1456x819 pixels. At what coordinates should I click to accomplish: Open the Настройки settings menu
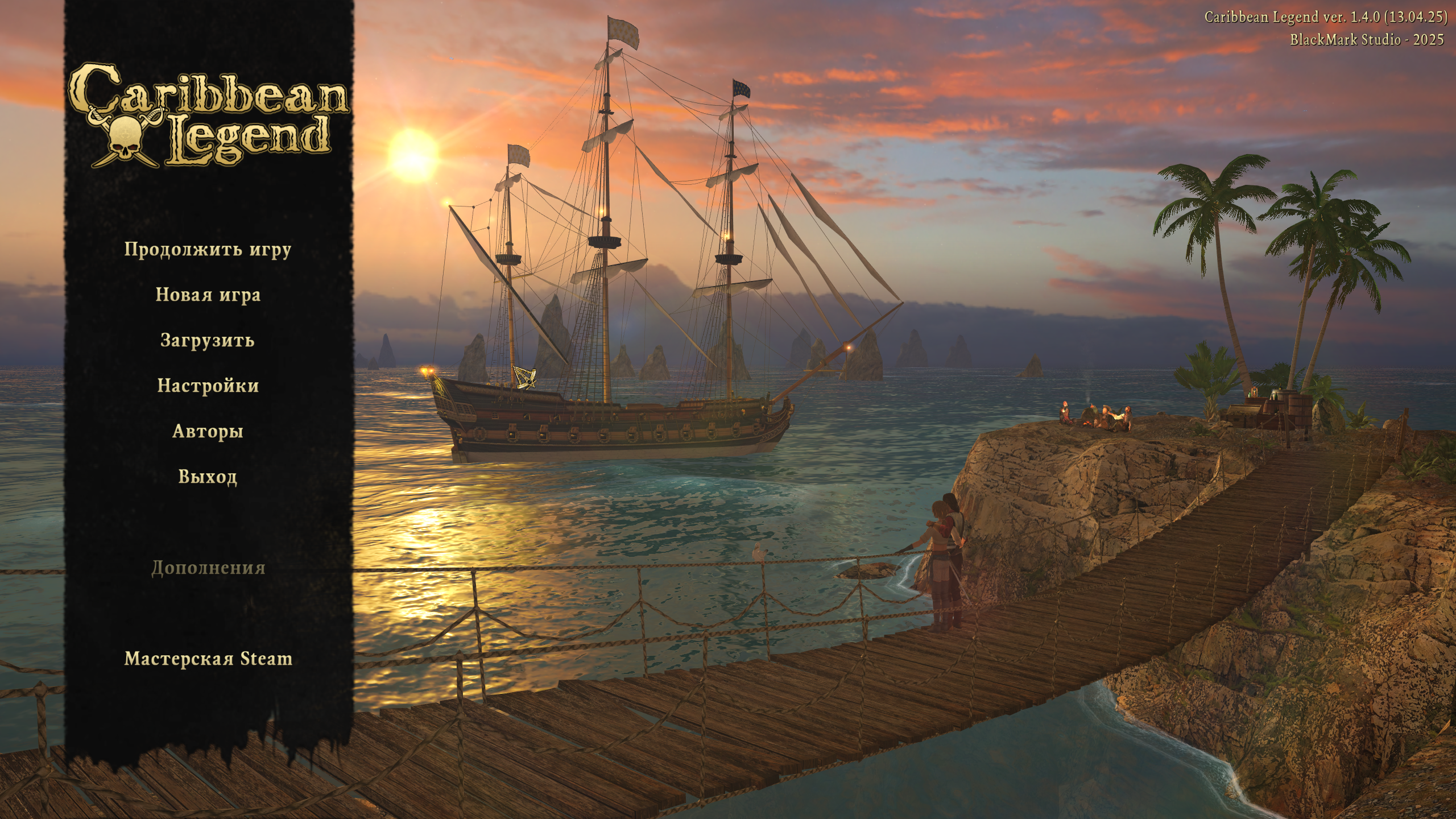tap(208, 386)
